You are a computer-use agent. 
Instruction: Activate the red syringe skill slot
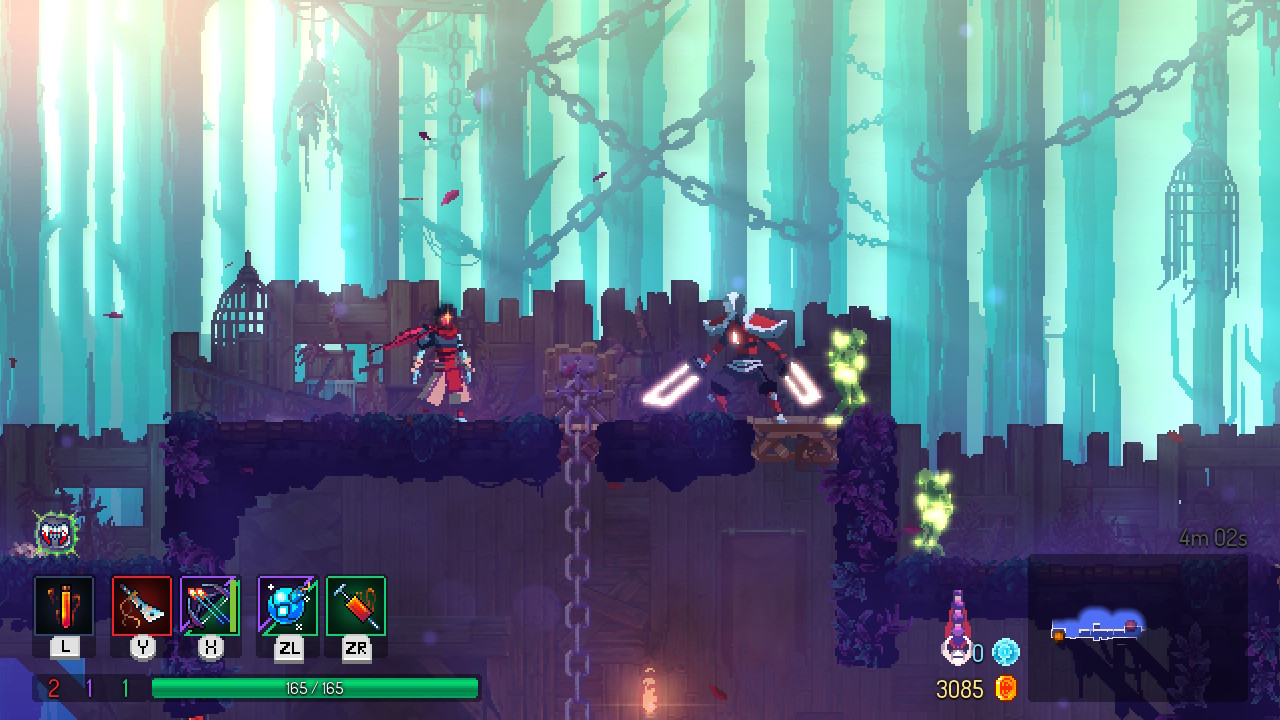coord(356,606)
